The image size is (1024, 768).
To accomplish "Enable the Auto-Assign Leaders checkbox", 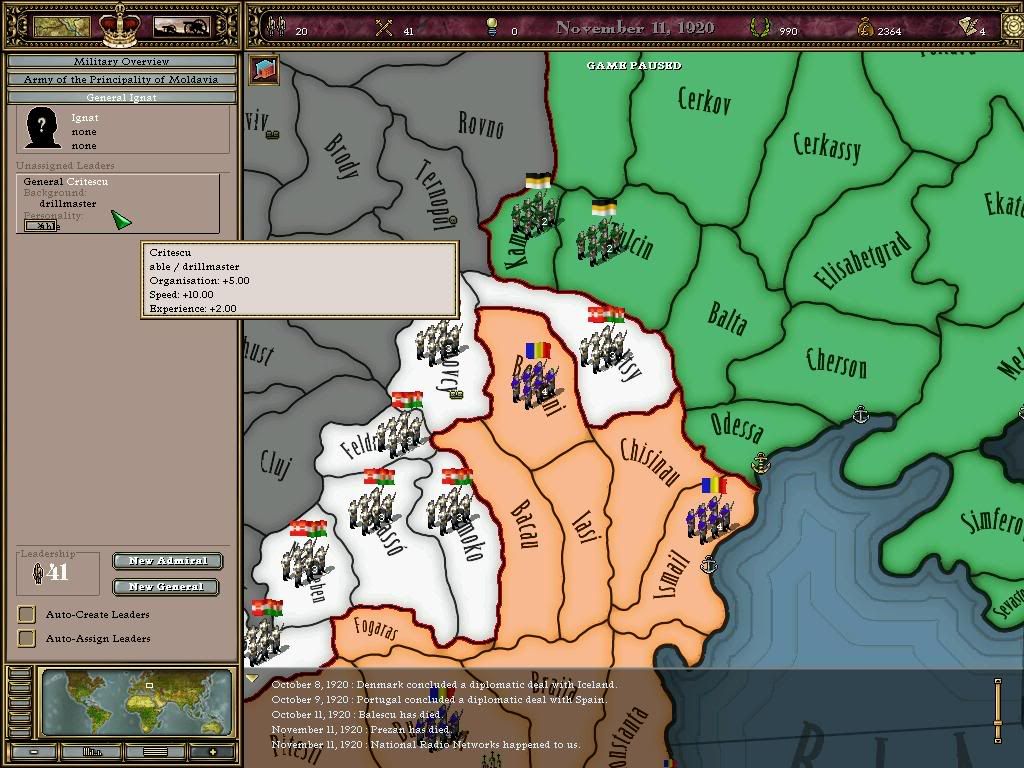I will [x=27, y=638].
